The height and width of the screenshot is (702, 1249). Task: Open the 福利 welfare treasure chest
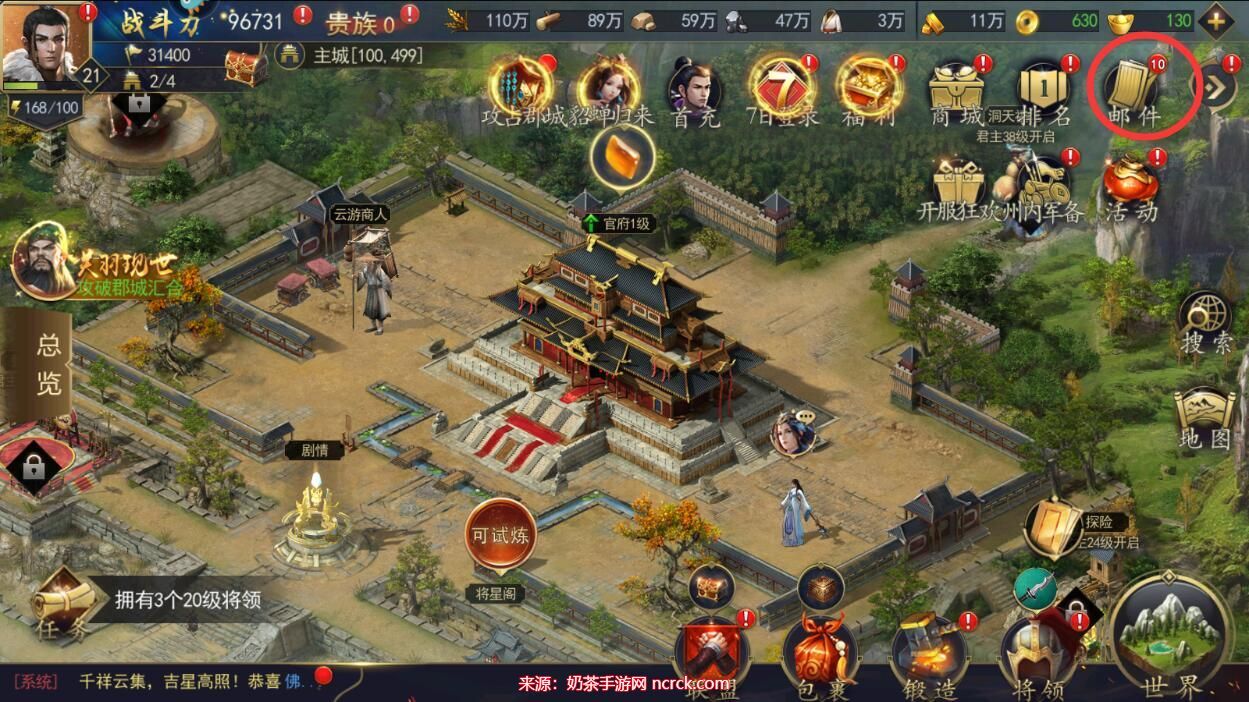click(x=871, y=90)
